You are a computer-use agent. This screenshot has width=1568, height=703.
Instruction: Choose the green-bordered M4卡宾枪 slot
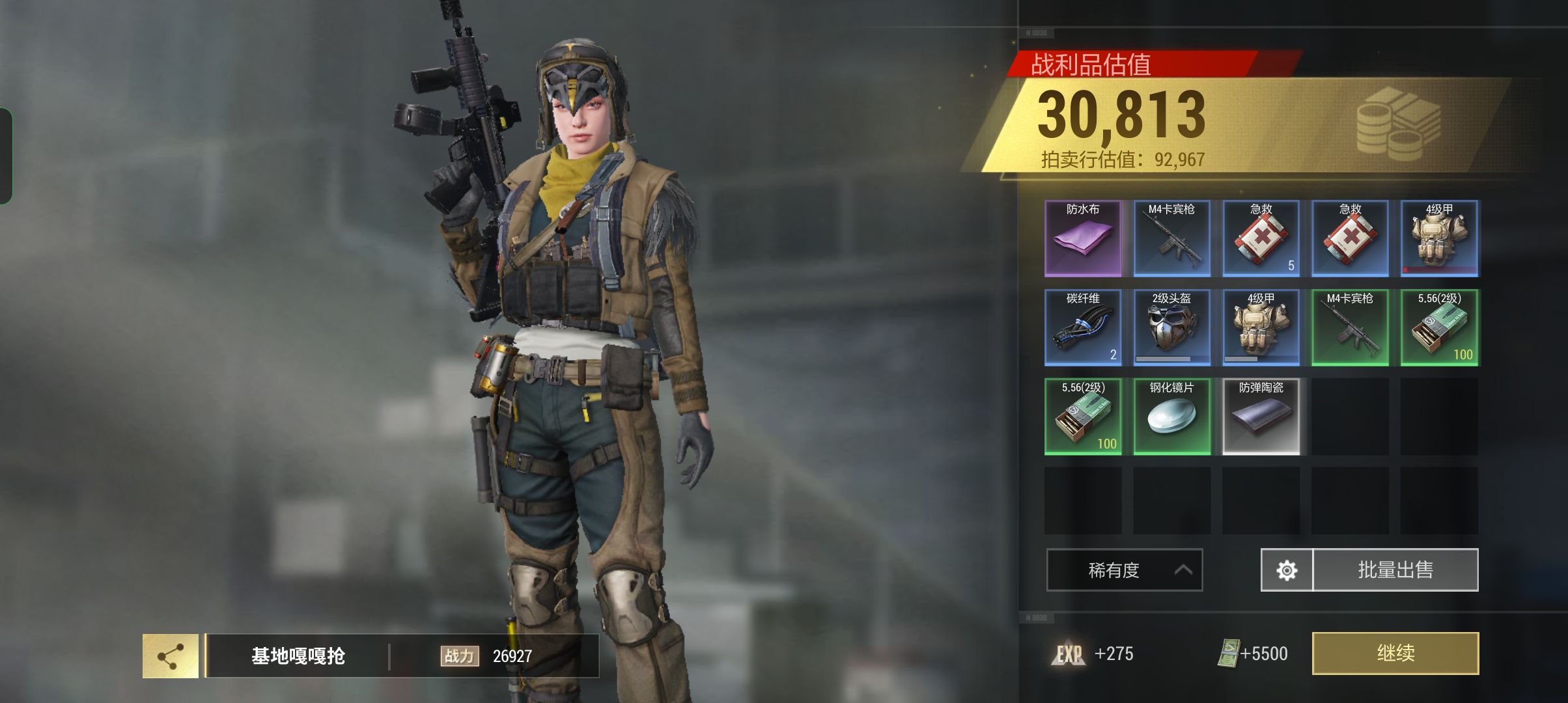click(x=1350, y=327)
